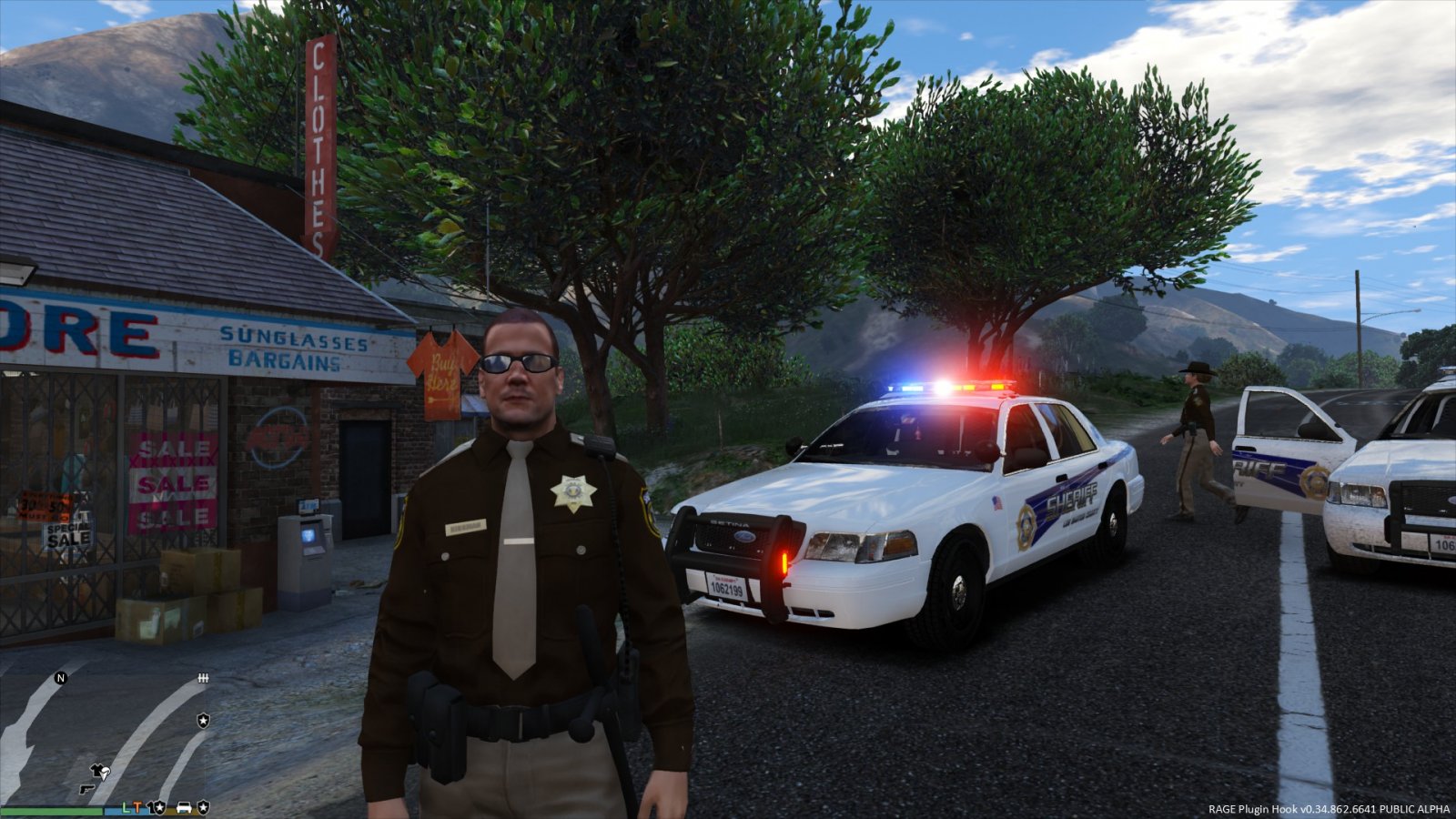Click the pistol ammo shop blip on the minimap
This screenshot has width=1456, height=819.
[x=86, y=790]
